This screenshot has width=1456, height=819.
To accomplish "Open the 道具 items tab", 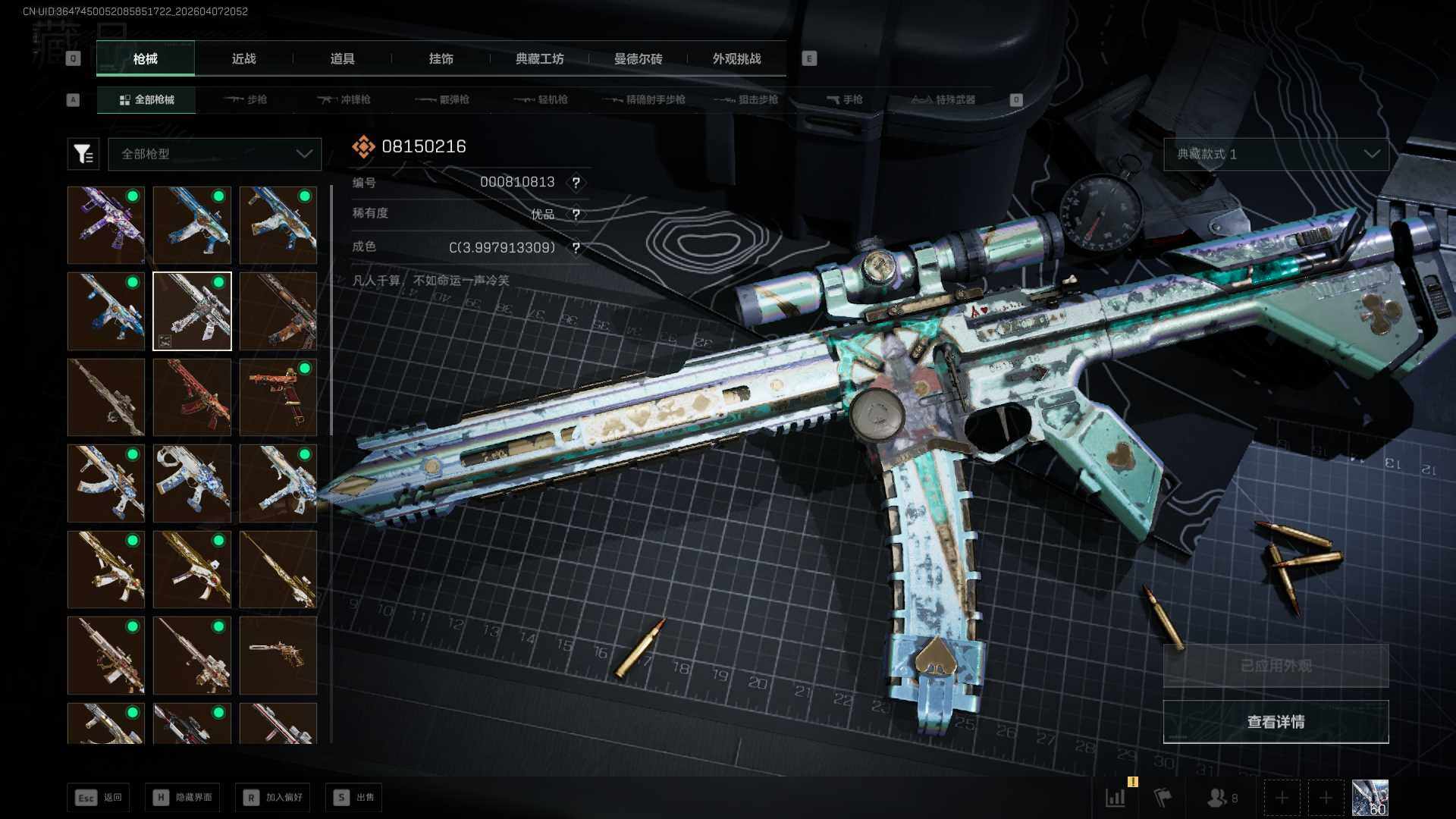I will point(342,59).
